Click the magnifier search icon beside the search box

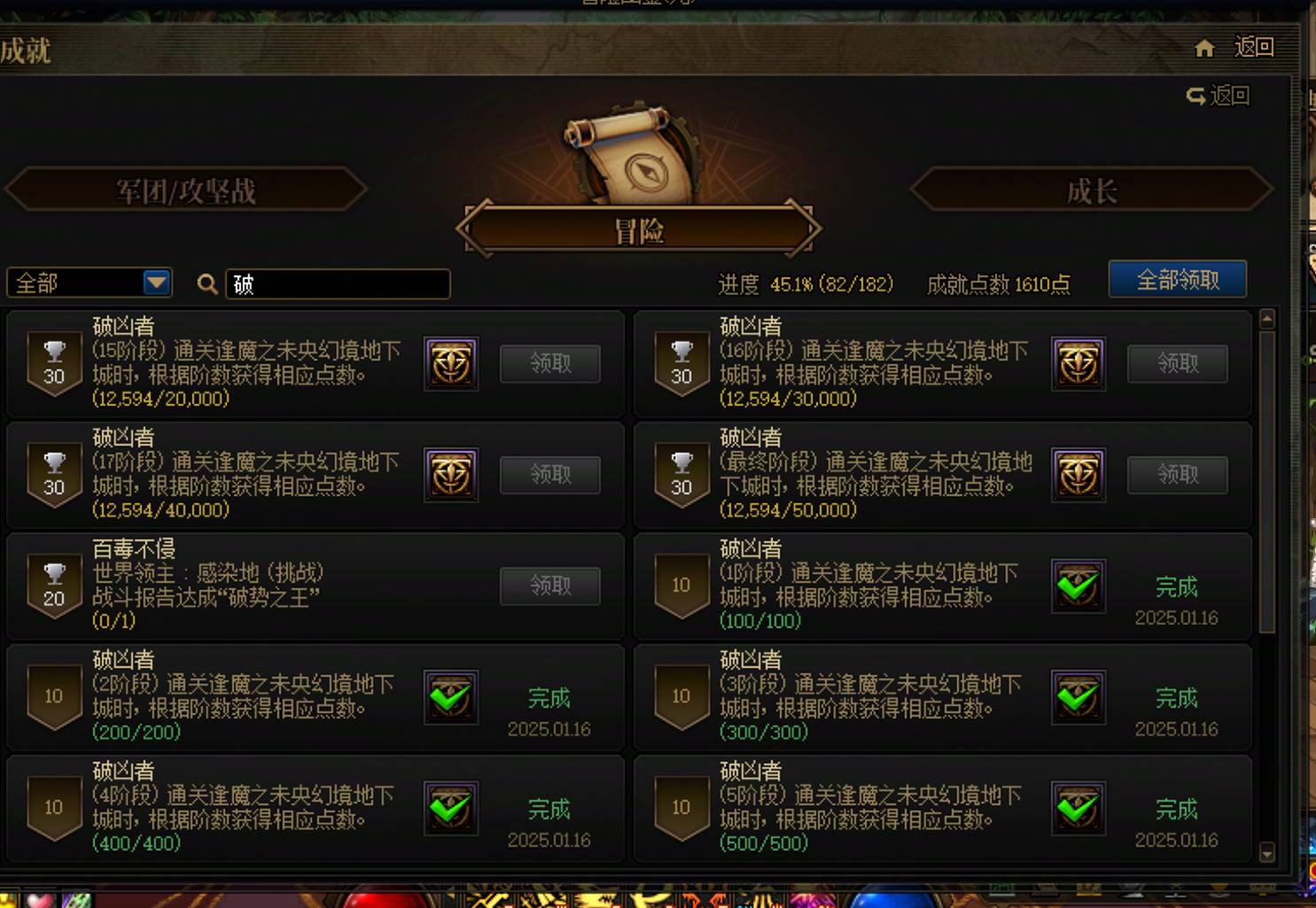(207, 283)
